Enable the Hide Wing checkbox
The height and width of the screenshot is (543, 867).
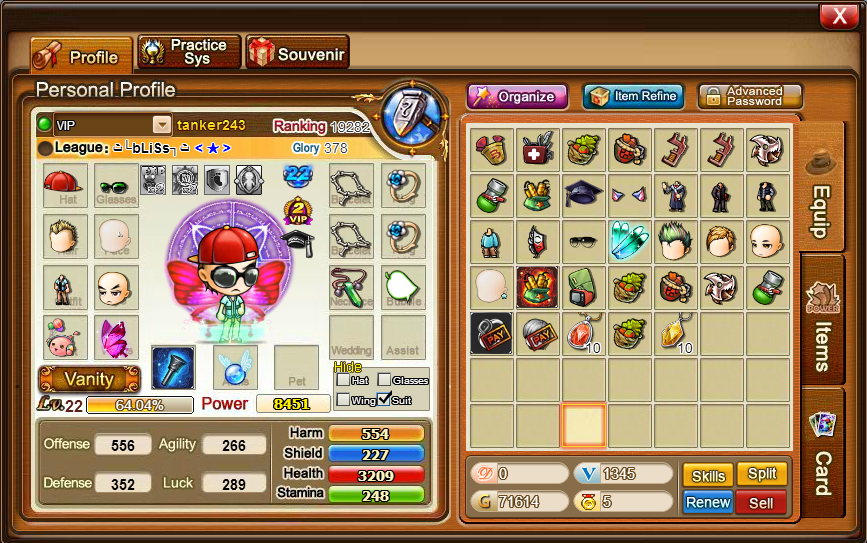[344, 400]
